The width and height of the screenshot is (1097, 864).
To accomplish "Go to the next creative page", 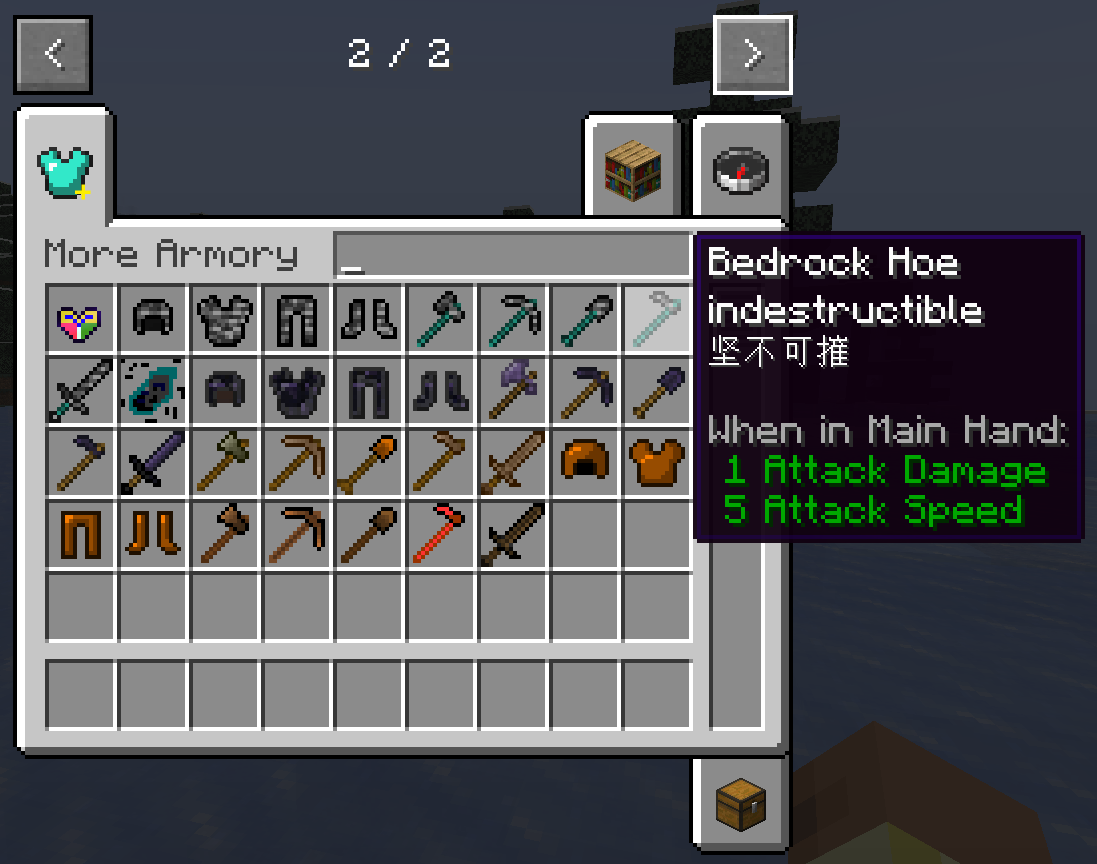I will pyautogui.click(x=753, y=54).
